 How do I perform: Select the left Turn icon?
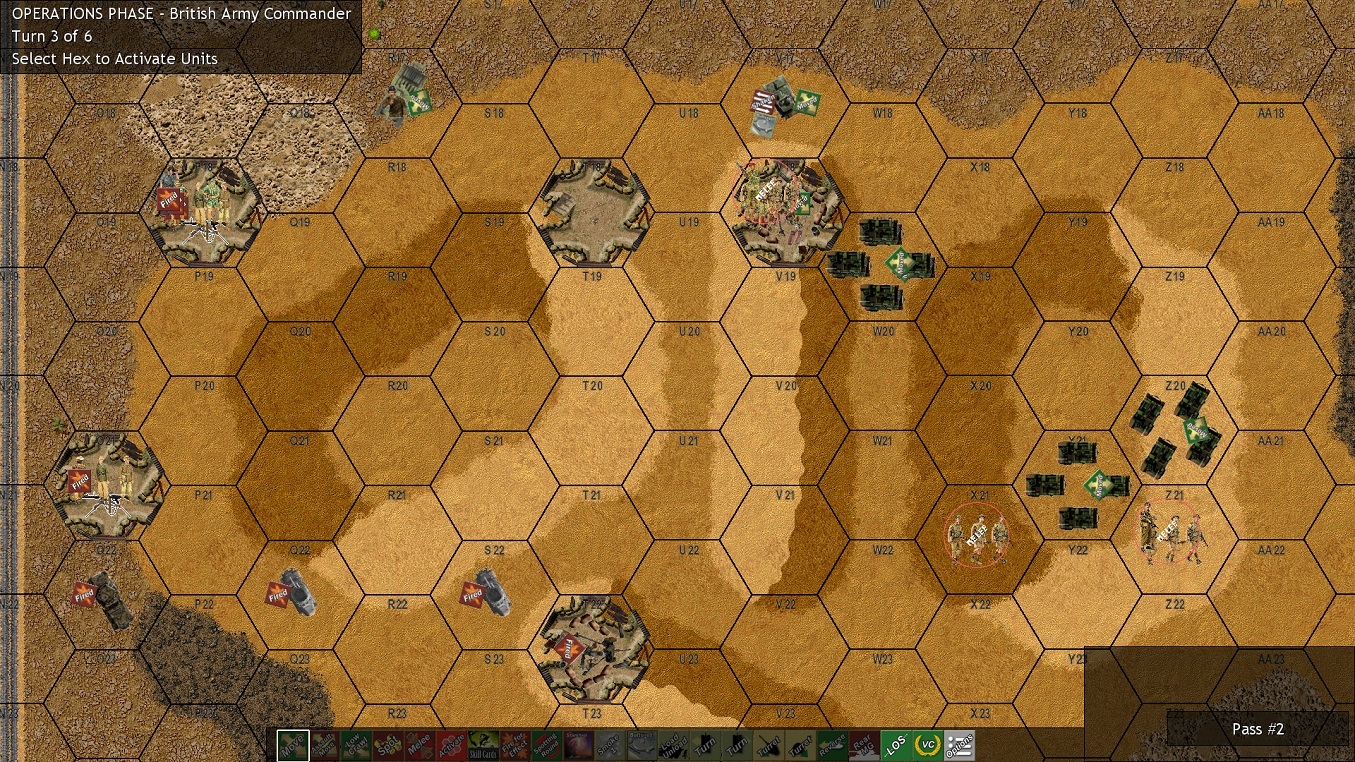[x=706, y=744]
